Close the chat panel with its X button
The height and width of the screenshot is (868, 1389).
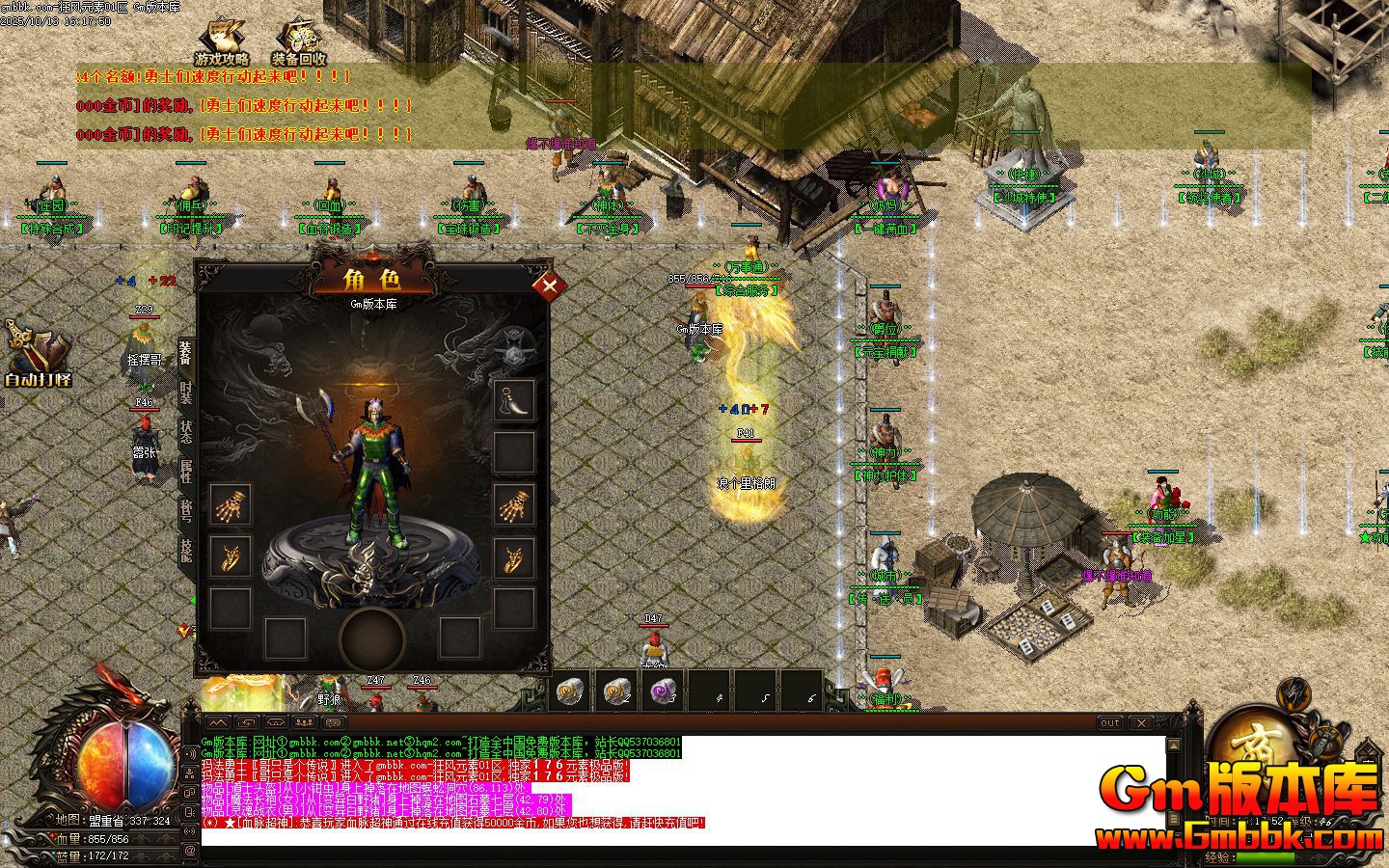click(x=1141, y=722)
